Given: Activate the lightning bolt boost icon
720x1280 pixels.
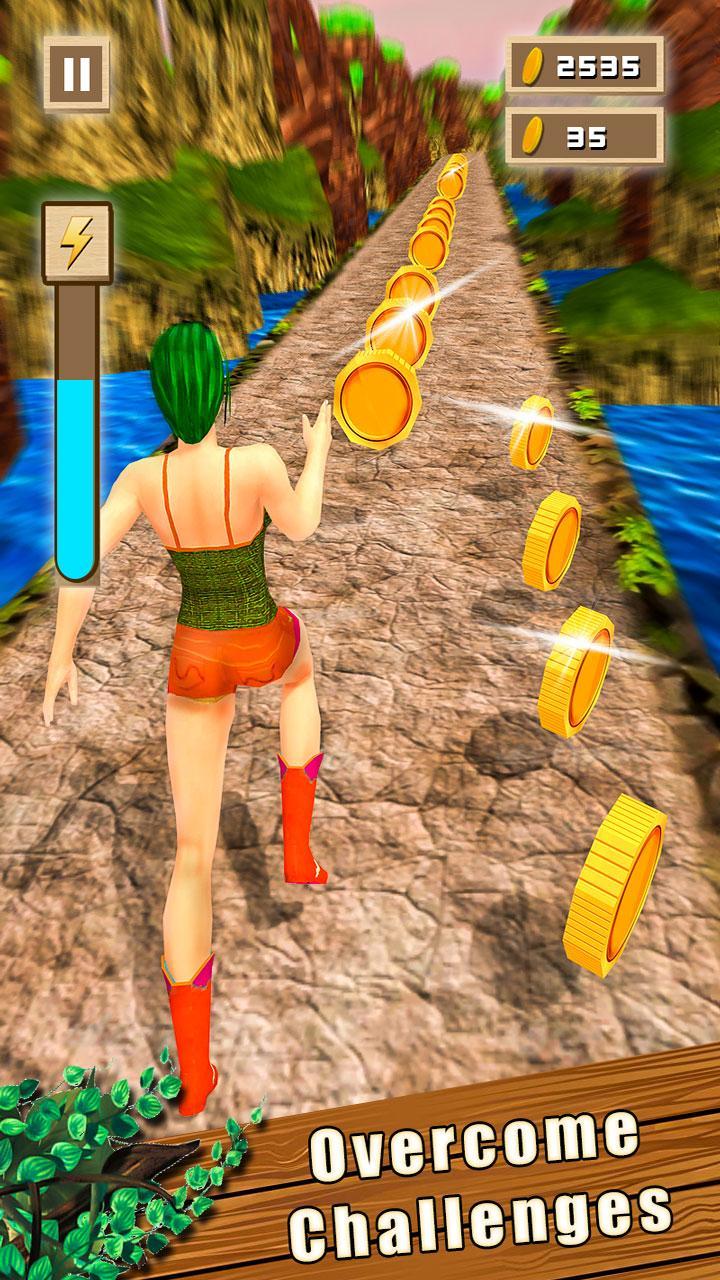Looking at the screenshot, I should pos(77,242).
